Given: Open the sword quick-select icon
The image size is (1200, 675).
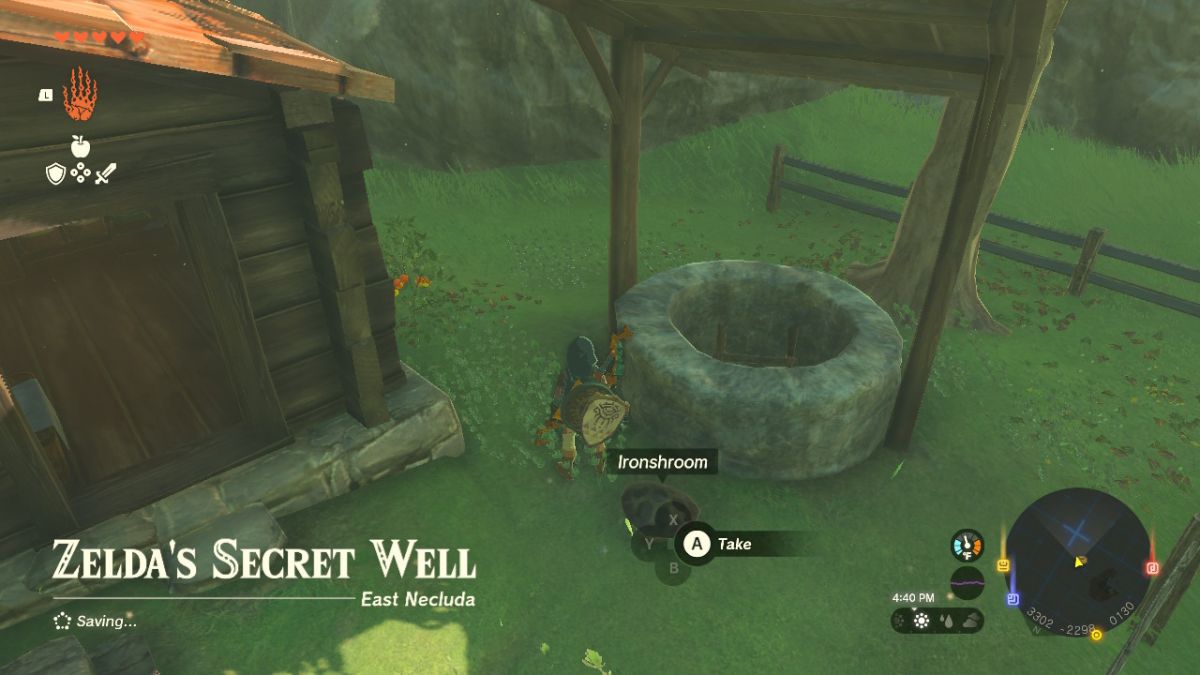Looking at the screenshot, I should tap(106, 174).
